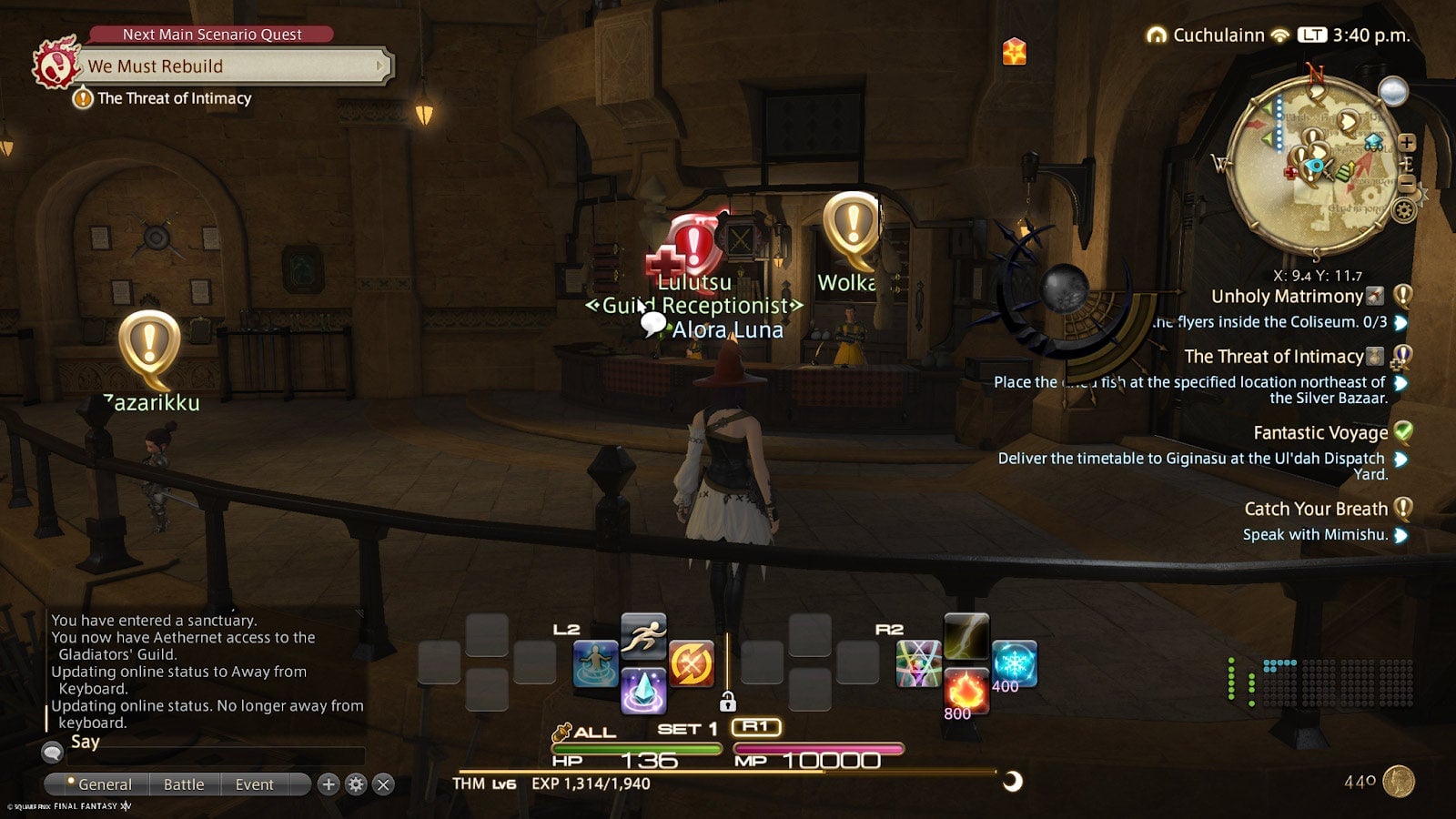
Task: Click the Say chat input field
Action: coord(218,755)
